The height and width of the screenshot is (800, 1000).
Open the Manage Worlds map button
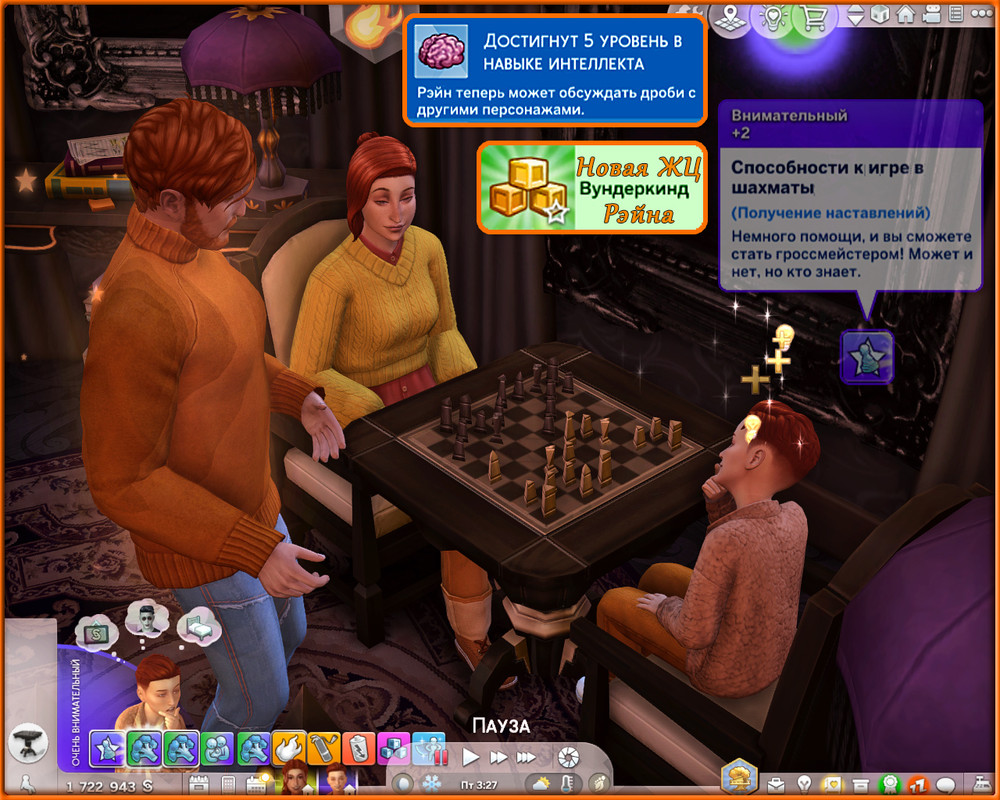[x=732, y=16]
